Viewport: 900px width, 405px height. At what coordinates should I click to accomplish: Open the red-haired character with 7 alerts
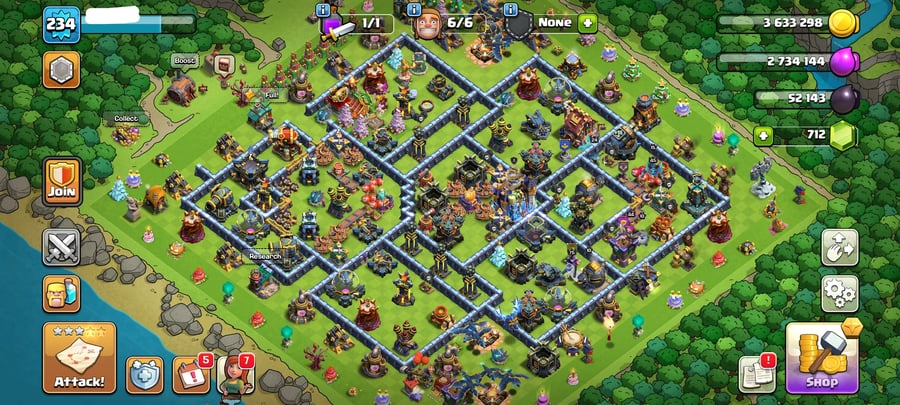pos(235,374)
